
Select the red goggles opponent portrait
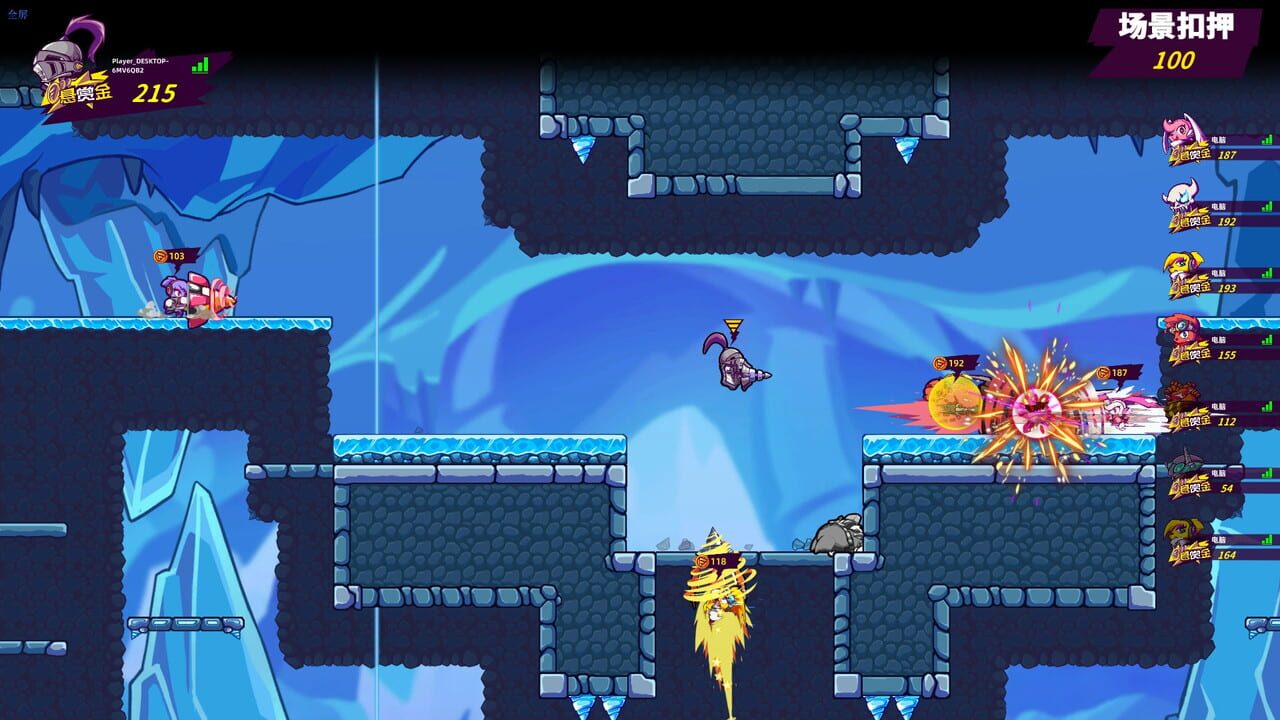pos(1183,328)
